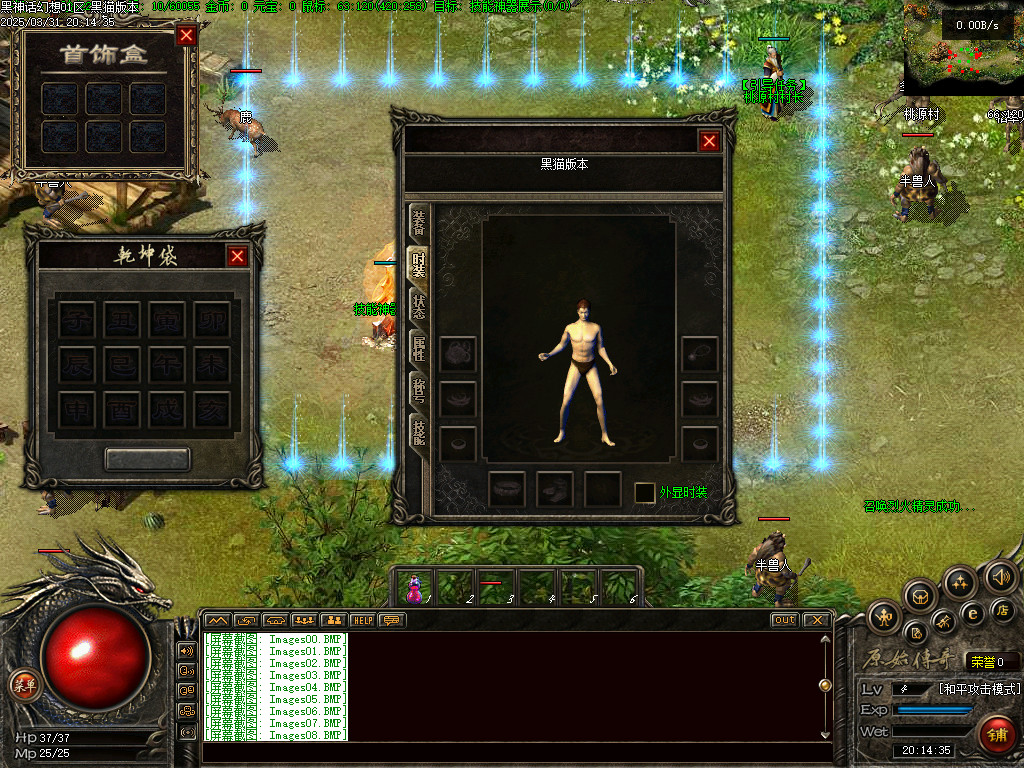Close the 首饰盒 jewelry box window

pos(186,37)
